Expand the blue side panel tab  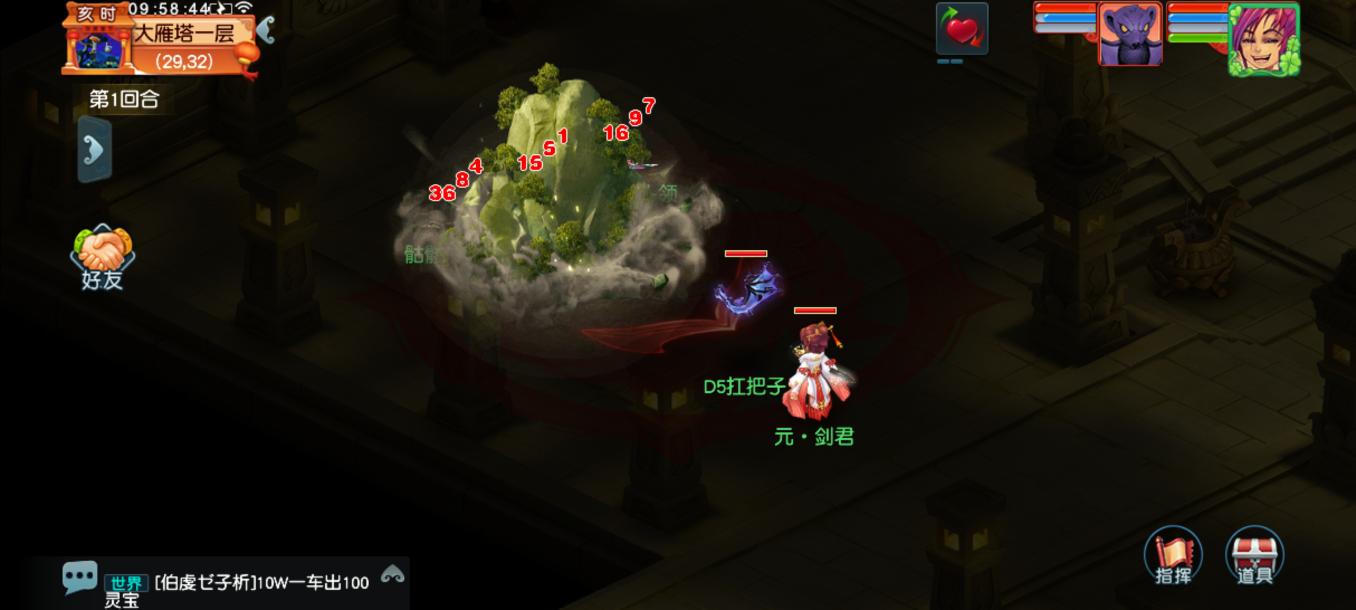click(x=94, y=150)
